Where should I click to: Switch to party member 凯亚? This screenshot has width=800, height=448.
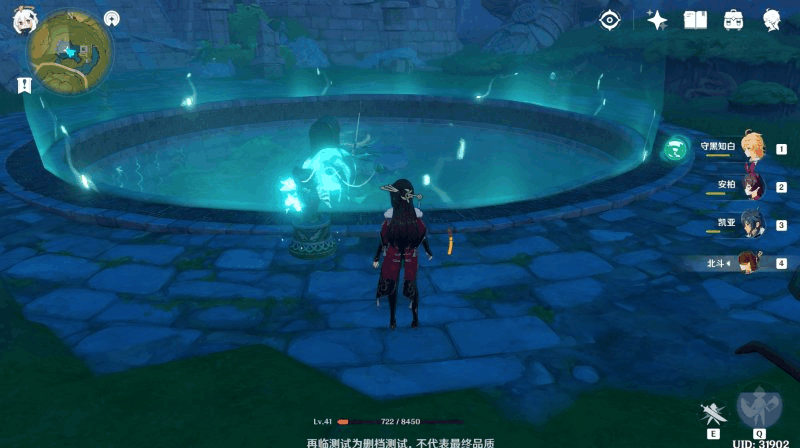(748, 223)
